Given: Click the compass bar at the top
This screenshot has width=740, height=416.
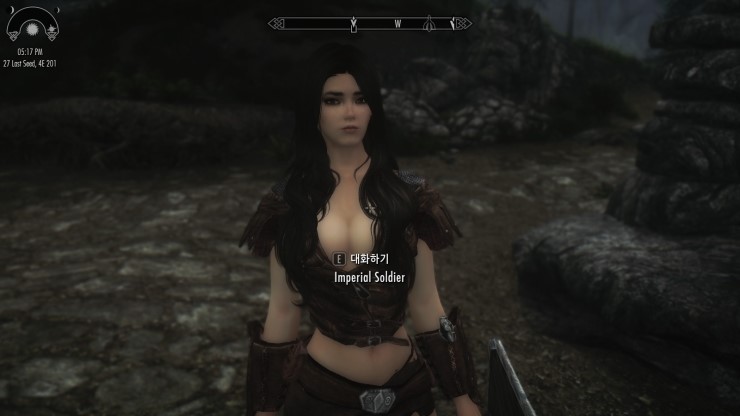Looking at the screenshot, I should coord(370,23).
